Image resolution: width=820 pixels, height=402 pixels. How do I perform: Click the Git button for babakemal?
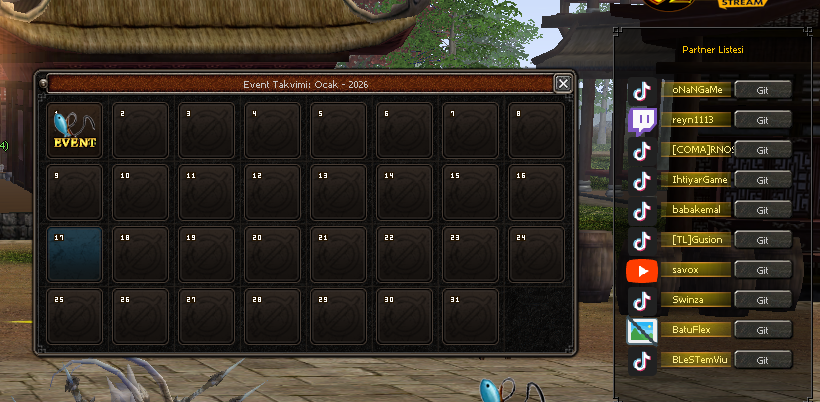(x=762, y=210)
